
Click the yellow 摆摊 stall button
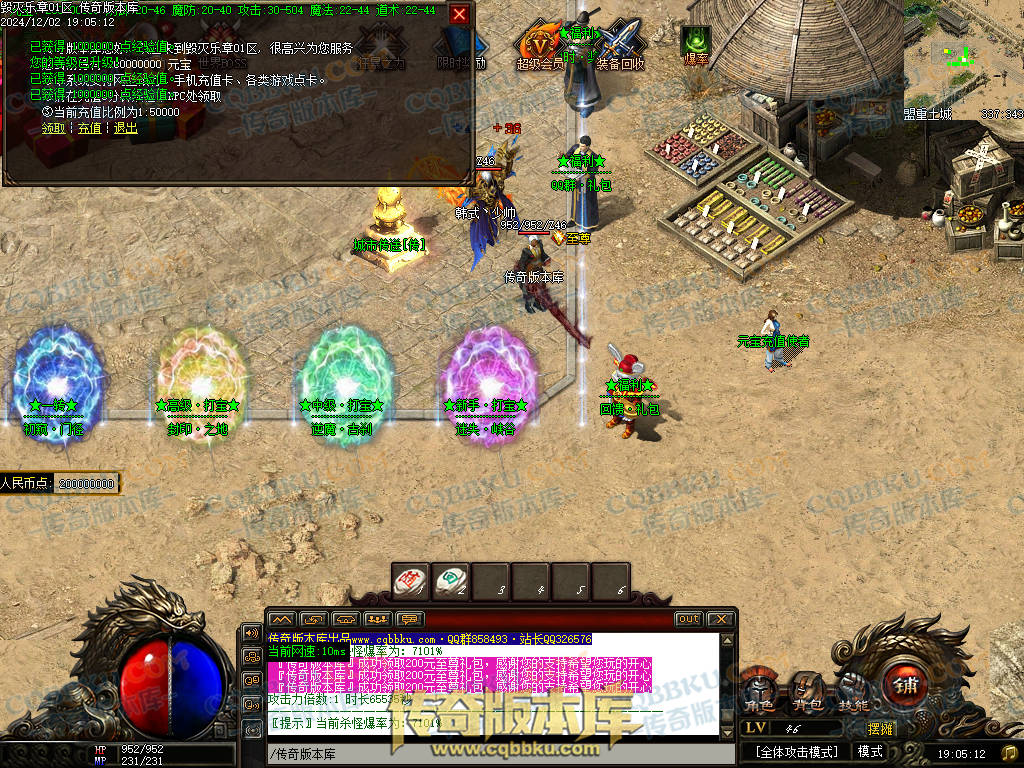pyautogui.click(x=881, y=729)
